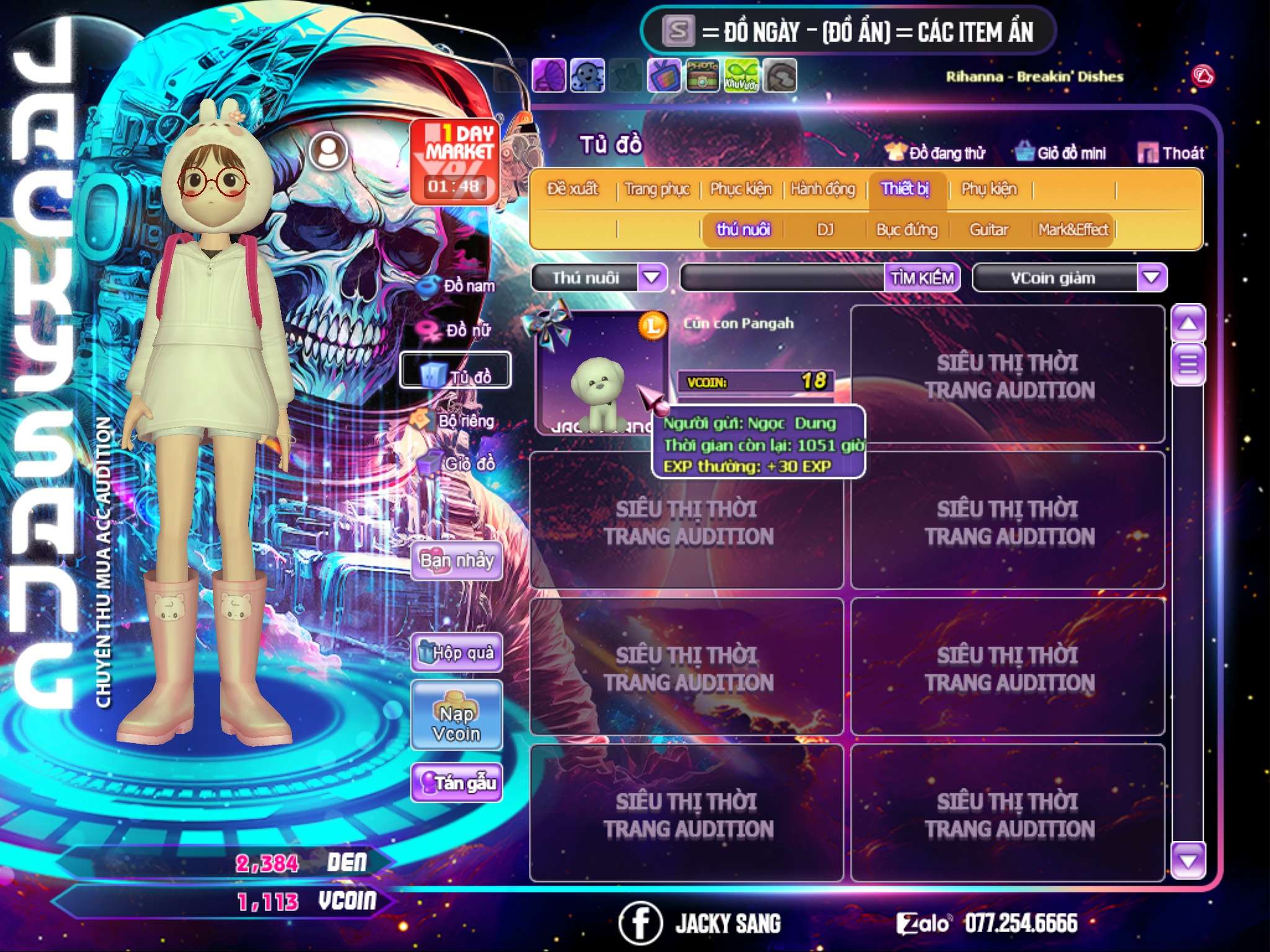This screenshot has width=1270, height=952.
Task: Switch to the Trang phục tab
Action: pos(657,189)
